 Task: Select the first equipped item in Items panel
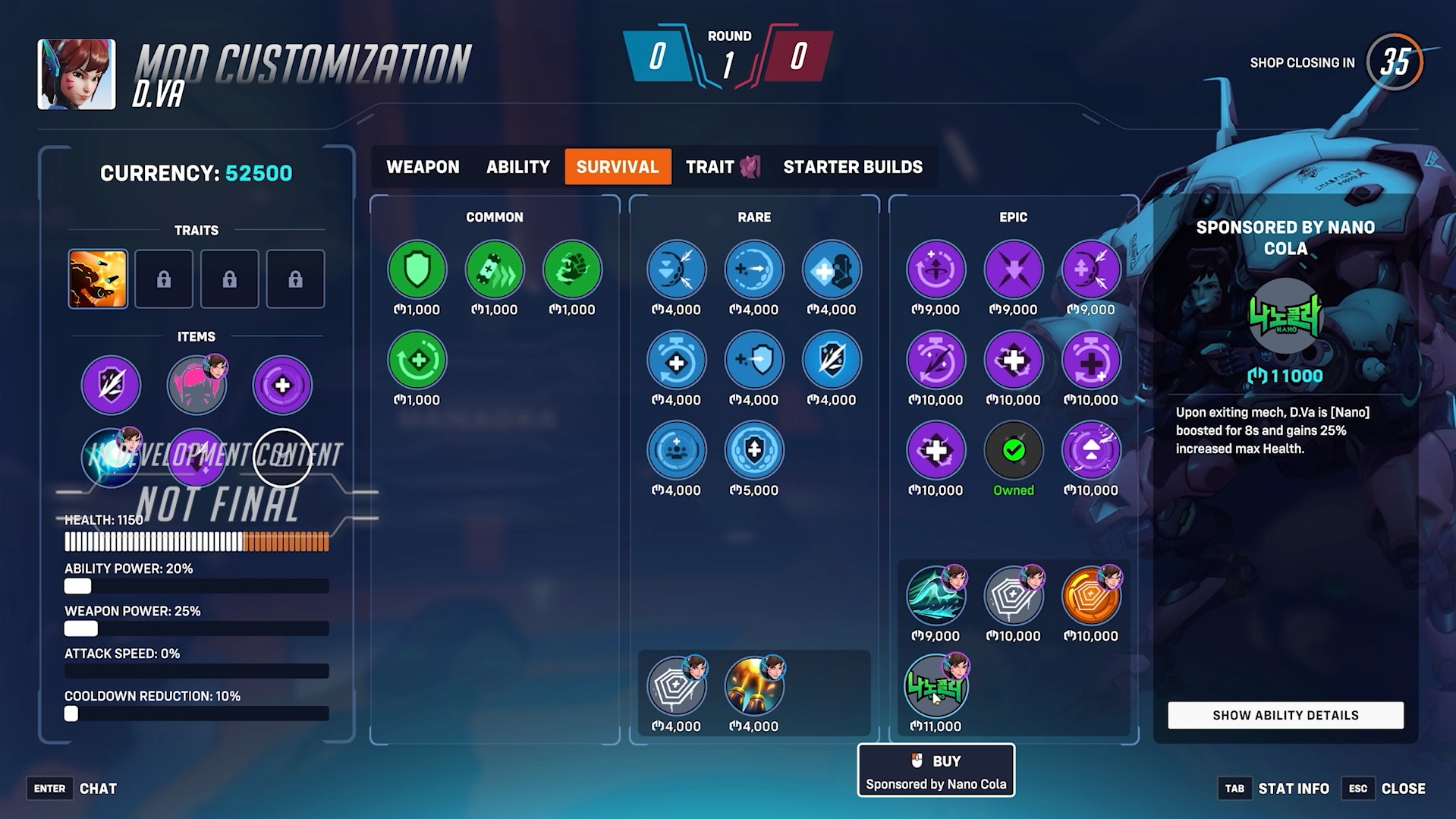[x=111, y=386]
